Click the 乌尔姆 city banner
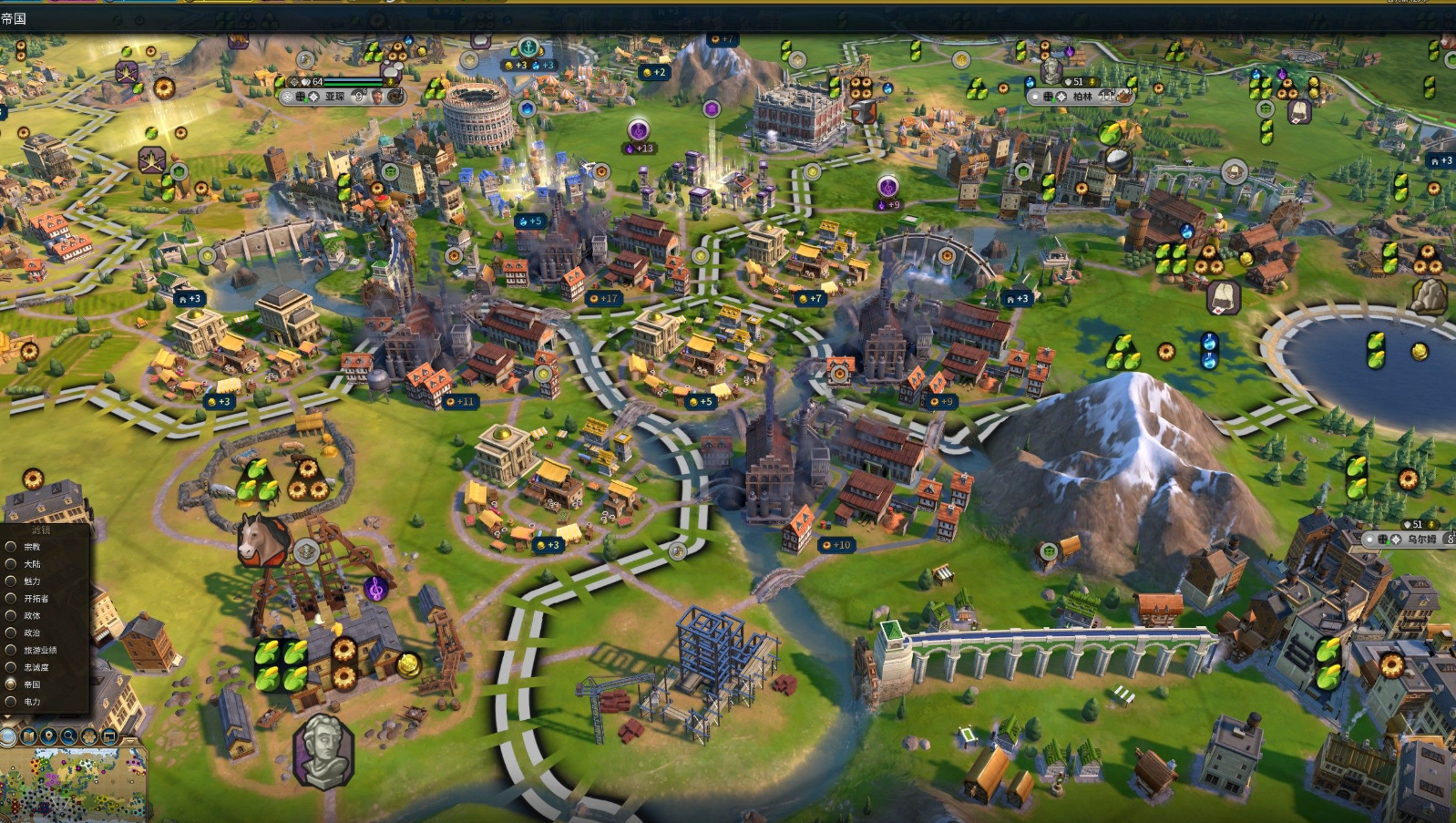The image size is (1456, 823). (x=1420, y=539)
